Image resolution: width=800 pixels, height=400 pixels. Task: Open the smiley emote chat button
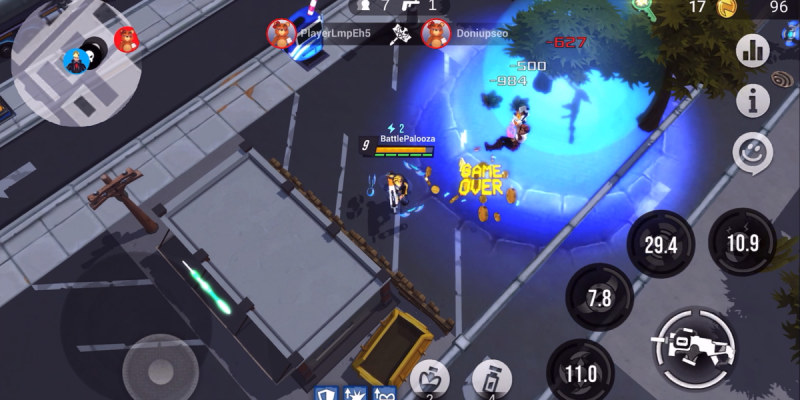point(752,153)
